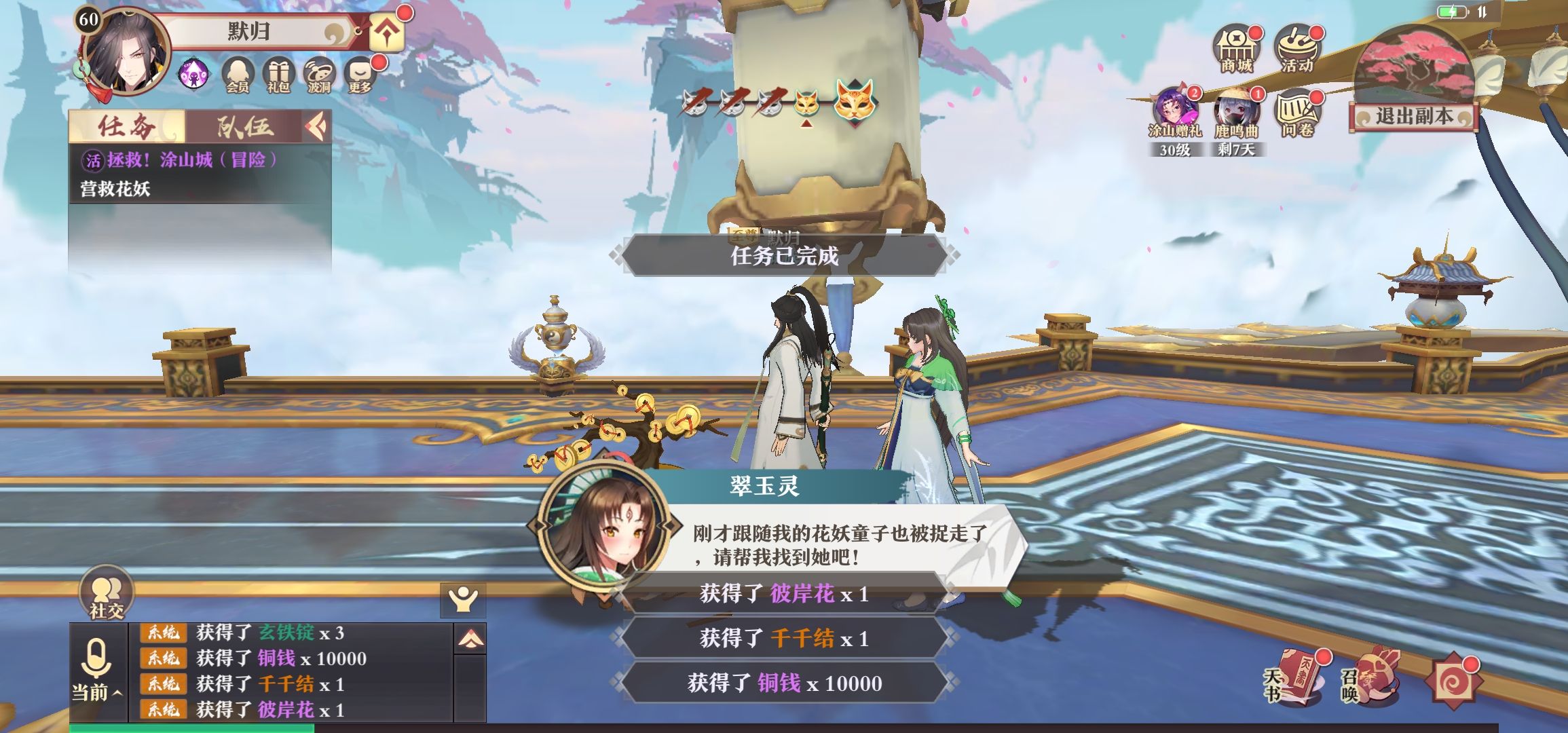Switch to the 队伍 team tab
This screenshot has width=1568, height=733.
(x=244, y=126)
